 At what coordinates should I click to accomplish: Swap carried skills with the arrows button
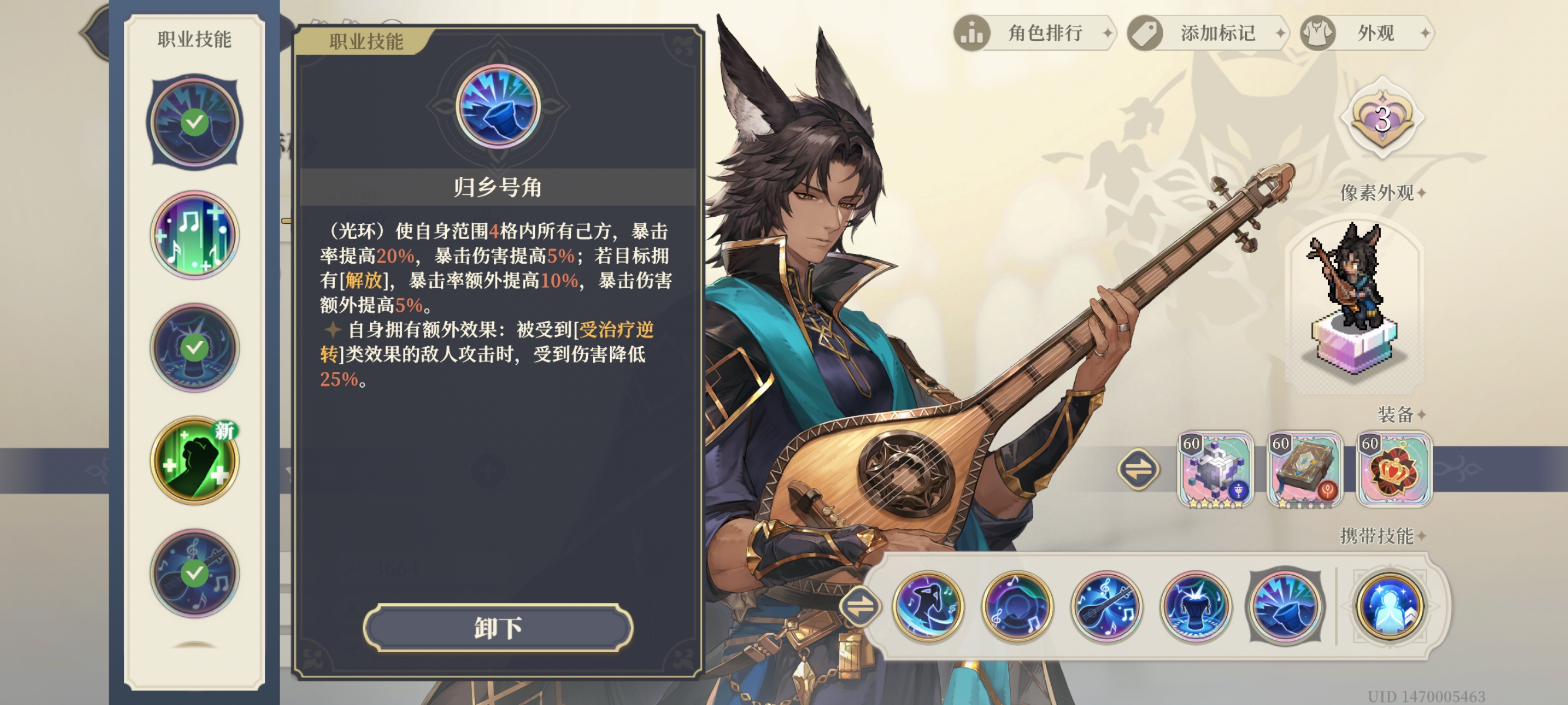click(x=860, y=606)
